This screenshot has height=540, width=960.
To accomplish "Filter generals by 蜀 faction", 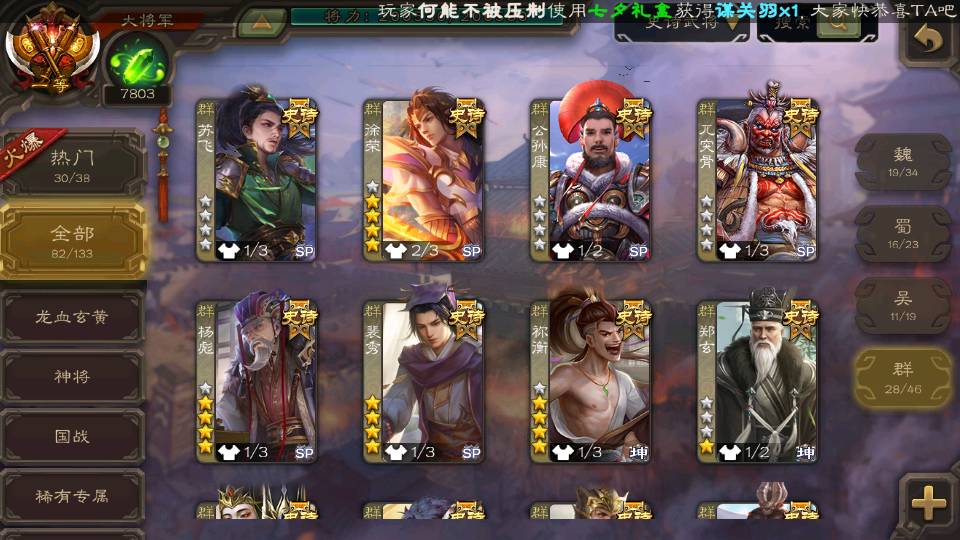I will pos(903,233).
